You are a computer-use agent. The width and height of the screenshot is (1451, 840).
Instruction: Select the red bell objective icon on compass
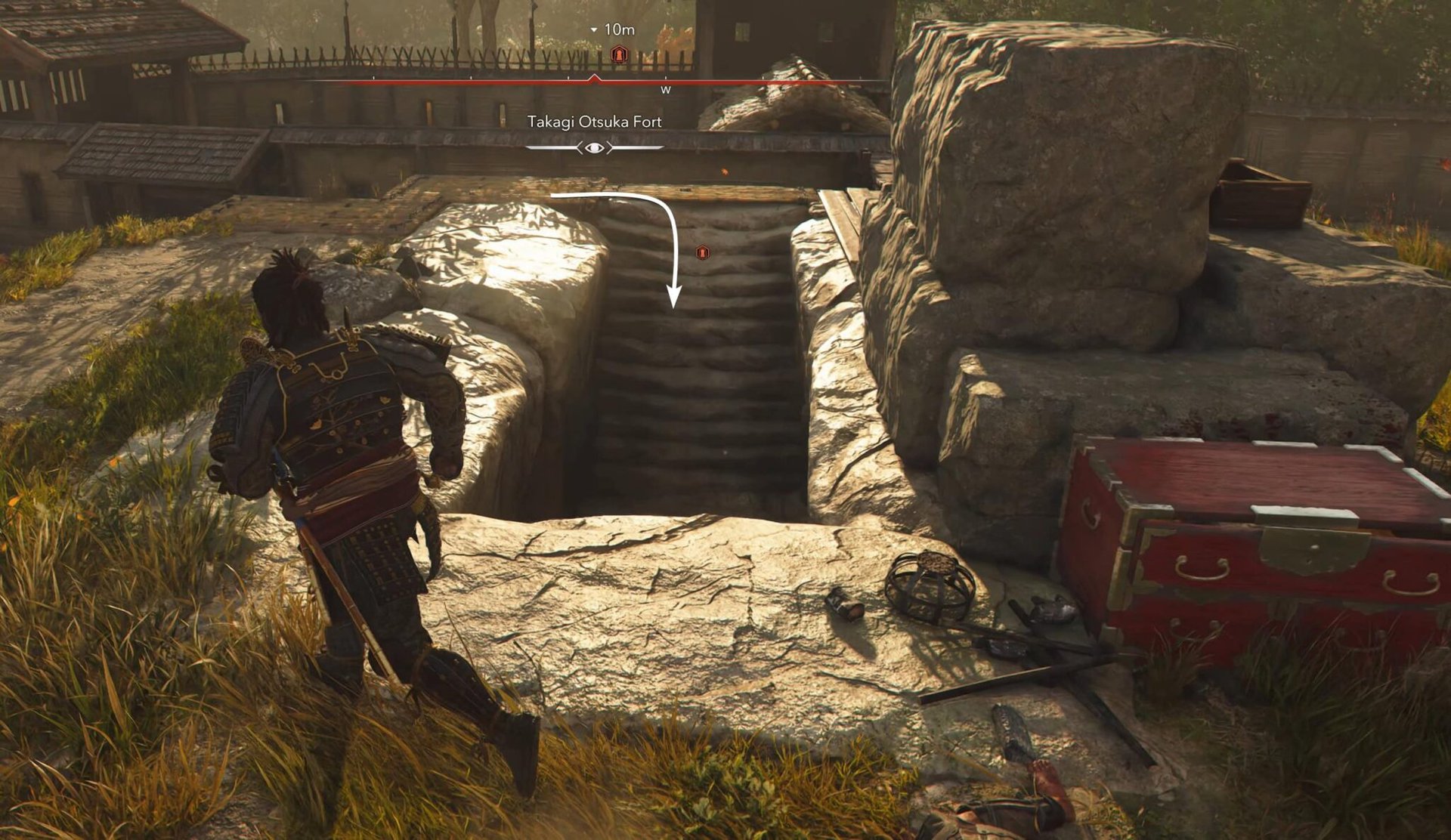click(x=620, y=54)
